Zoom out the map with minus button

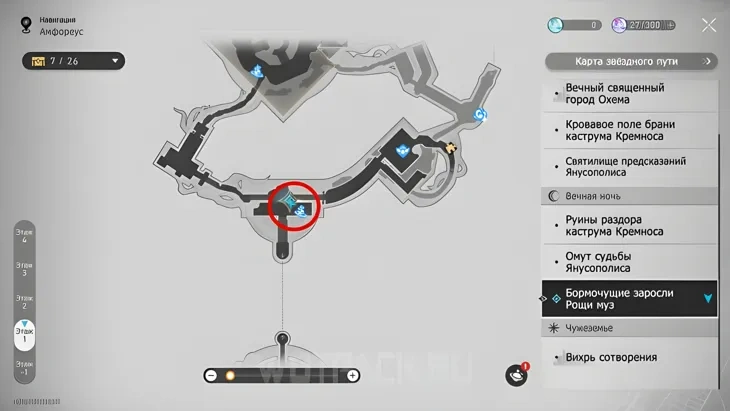[211, 376]
